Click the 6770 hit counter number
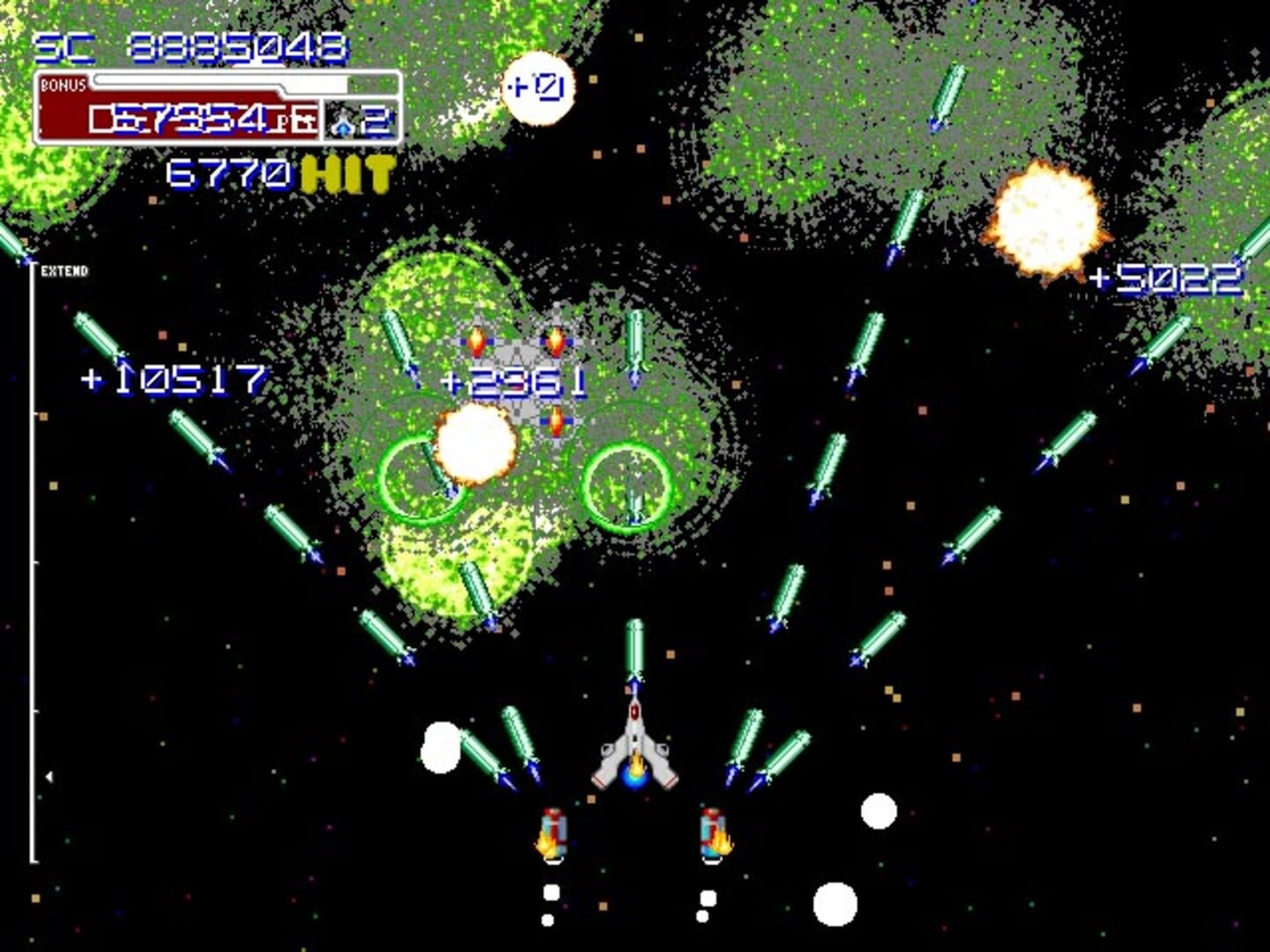 [x=229, y=172]
